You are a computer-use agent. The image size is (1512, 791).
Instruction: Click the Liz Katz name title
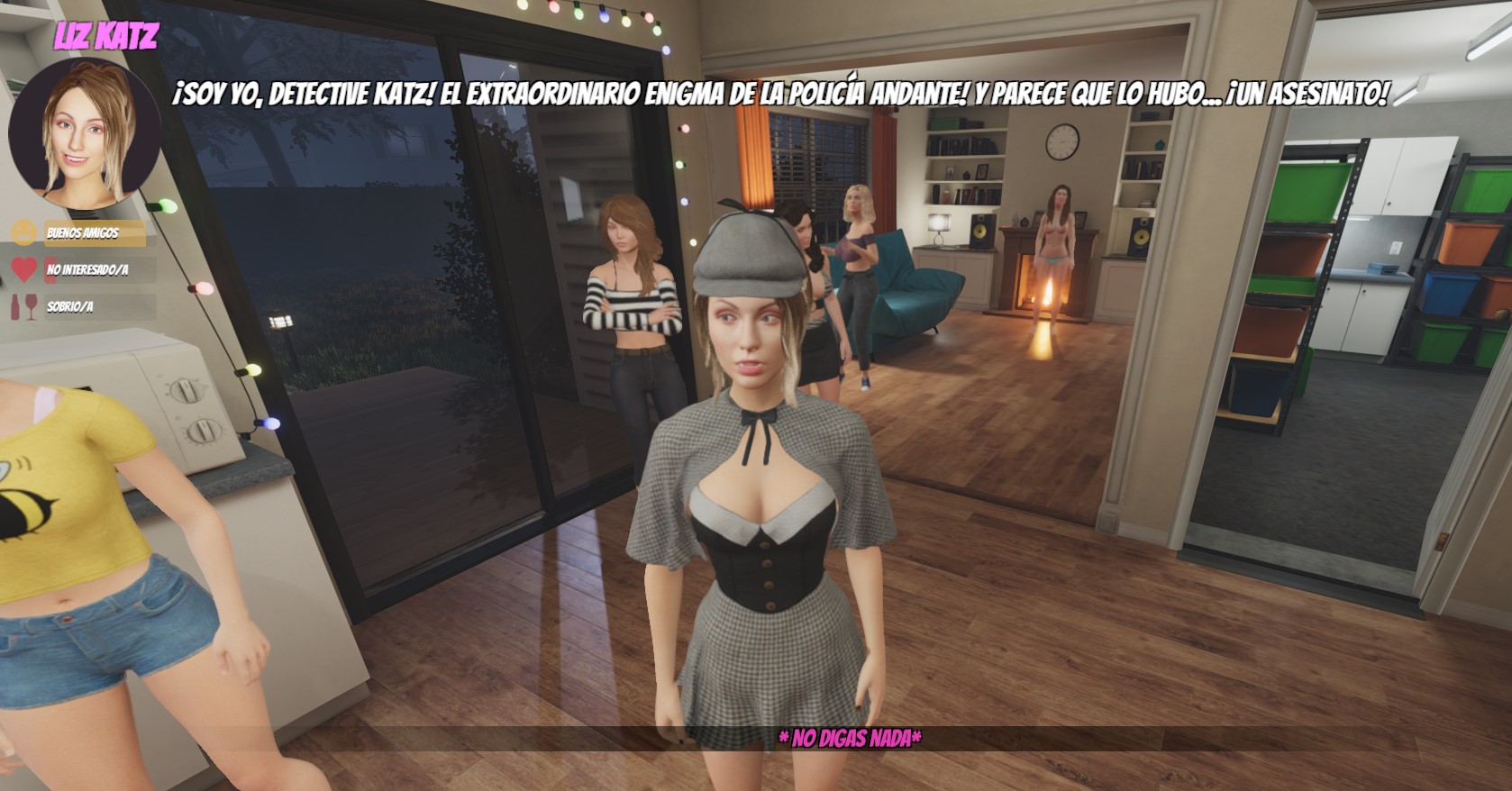click(106, 37)
